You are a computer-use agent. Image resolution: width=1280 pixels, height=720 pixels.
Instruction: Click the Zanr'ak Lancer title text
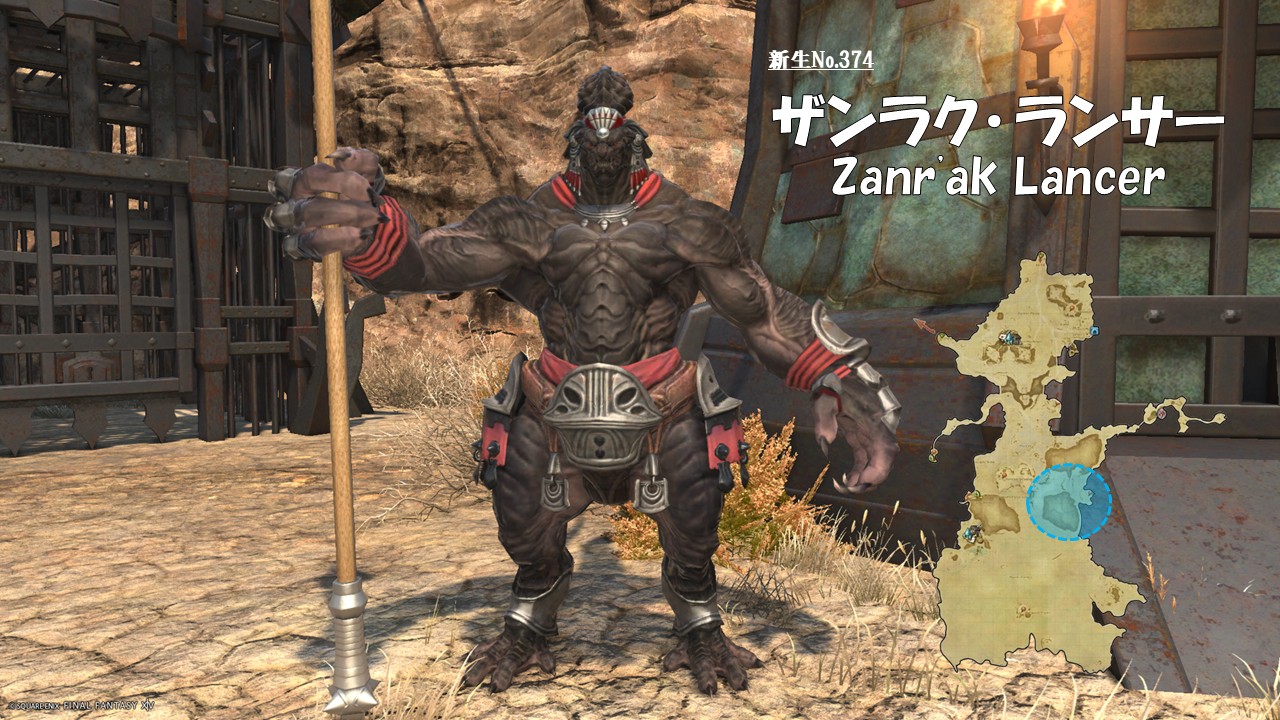coord(998,178)
